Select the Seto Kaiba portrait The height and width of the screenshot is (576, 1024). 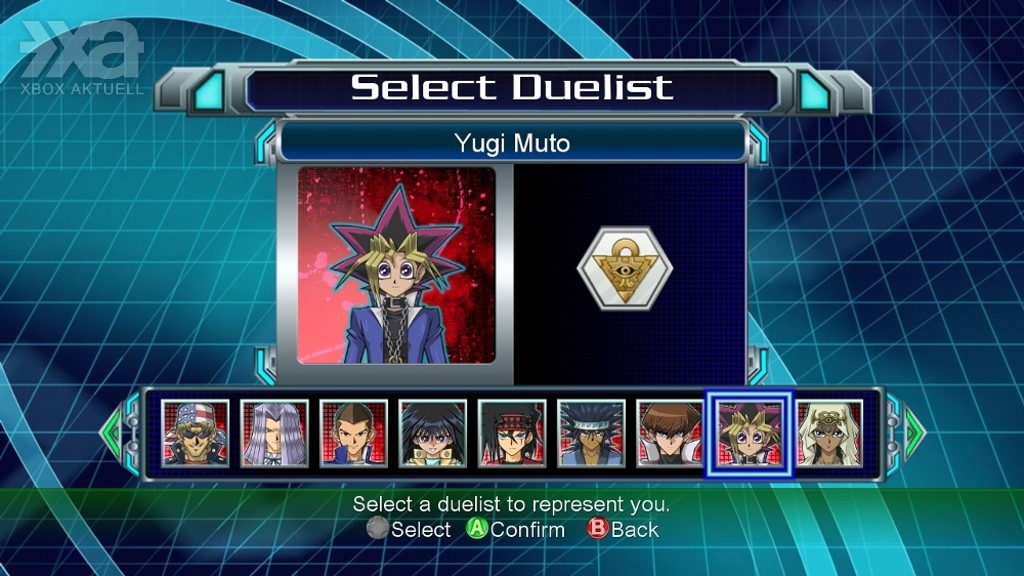[670, 433]
